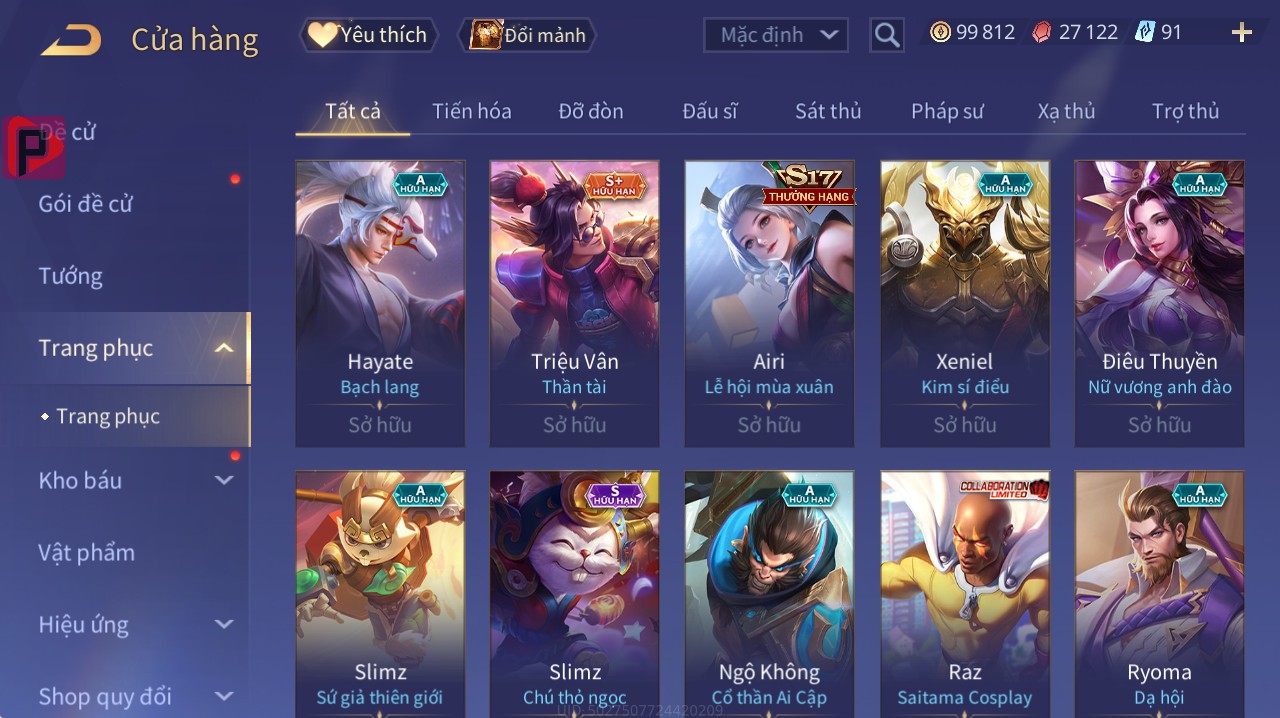
Task: Switch to the Đỡ đòn tab
Action: coord(590,111)
